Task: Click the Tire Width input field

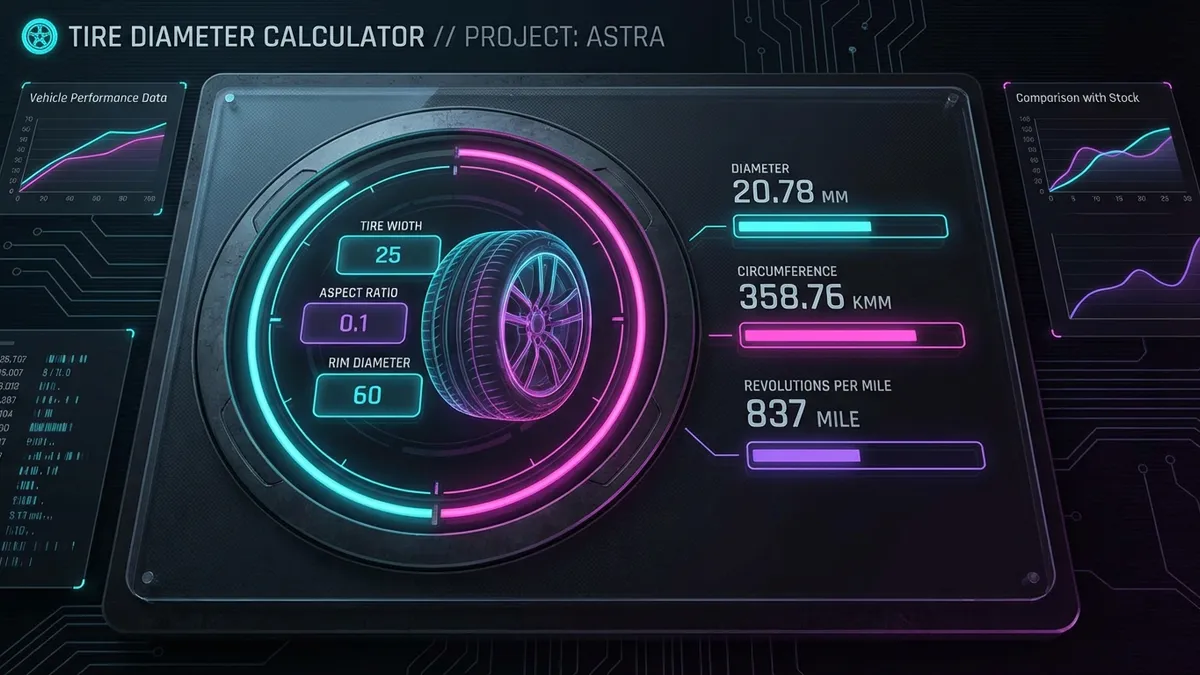Action: (x=387, y=255)
